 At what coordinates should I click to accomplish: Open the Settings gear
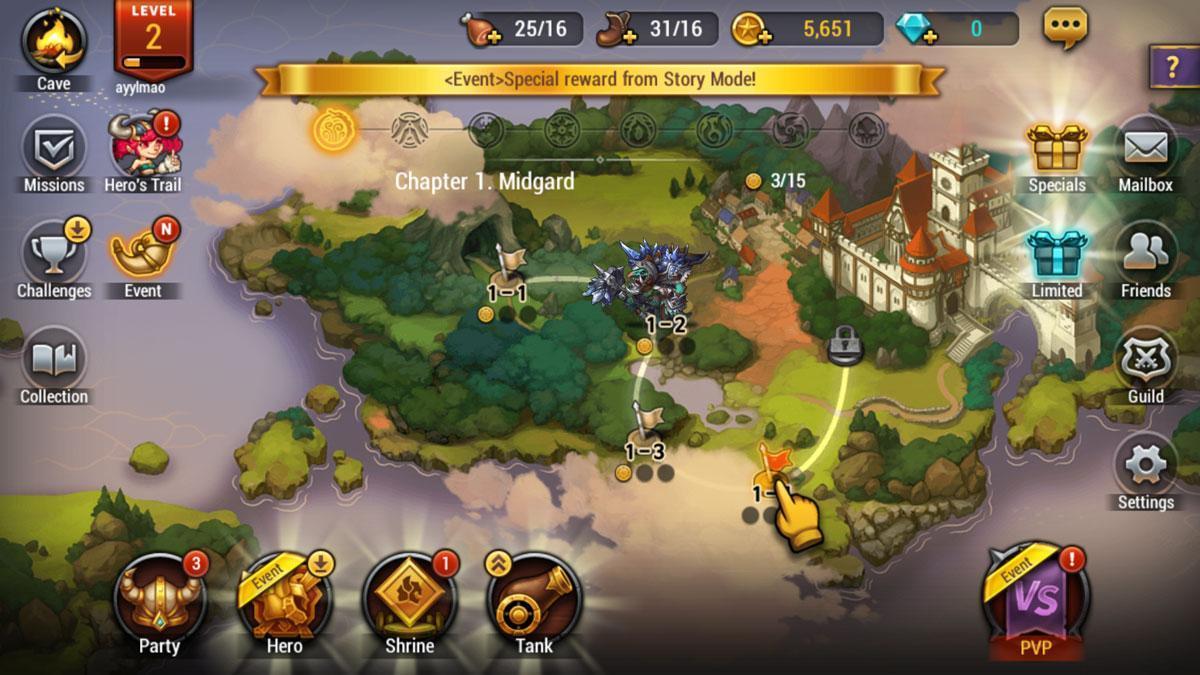point(1146,468)
